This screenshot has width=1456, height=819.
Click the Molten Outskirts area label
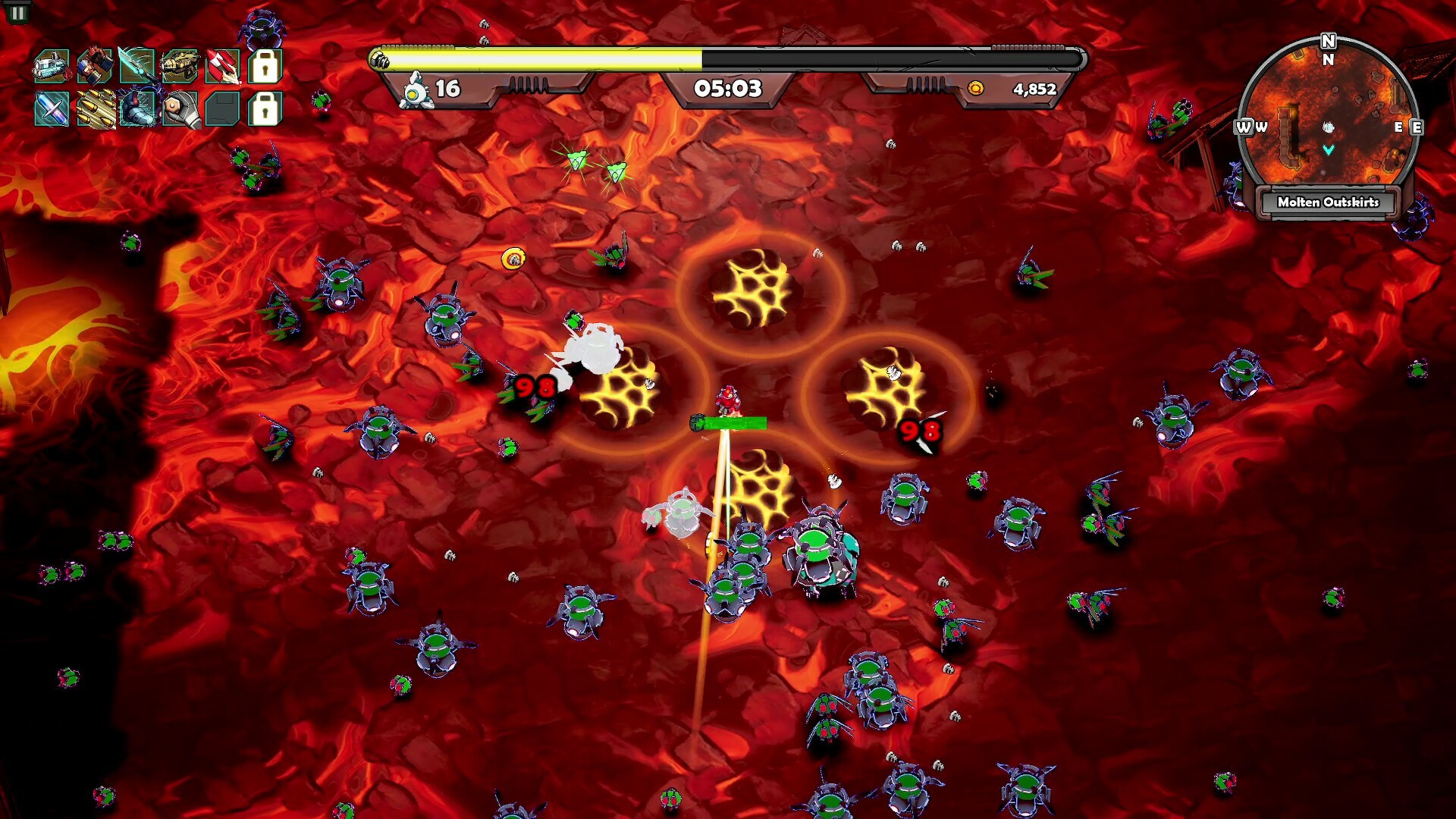pos(1328,202)
